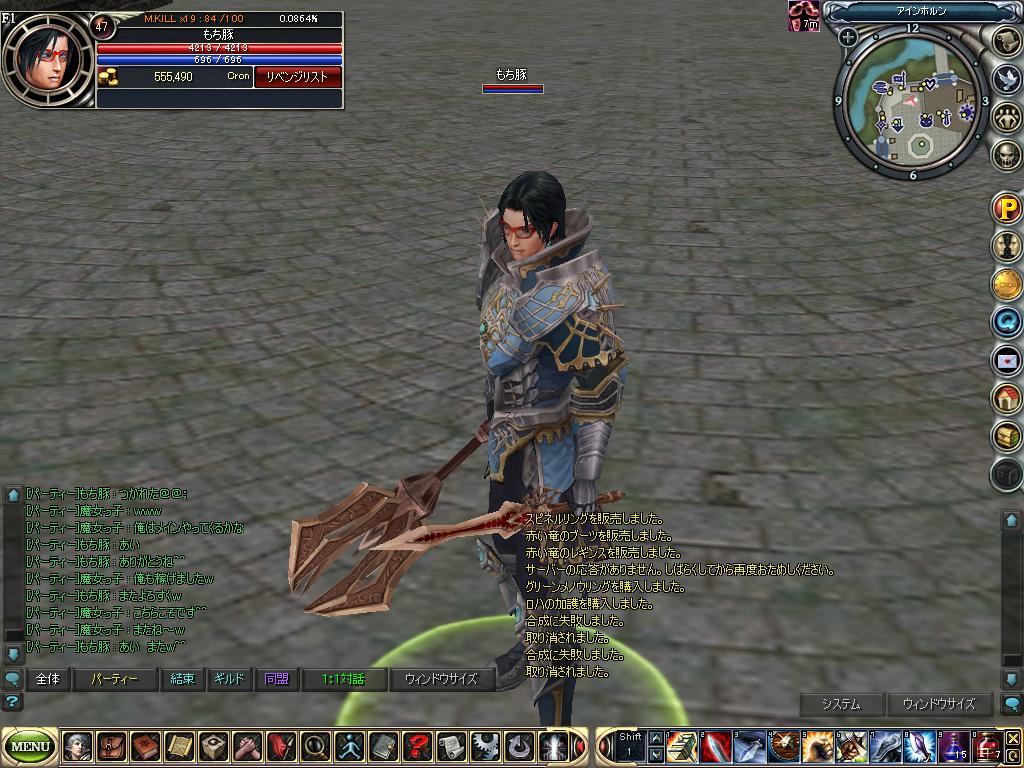Choose the 1:1対話 chat tab
Viewport: 1024px width, 768px height.
coord(343,679)
